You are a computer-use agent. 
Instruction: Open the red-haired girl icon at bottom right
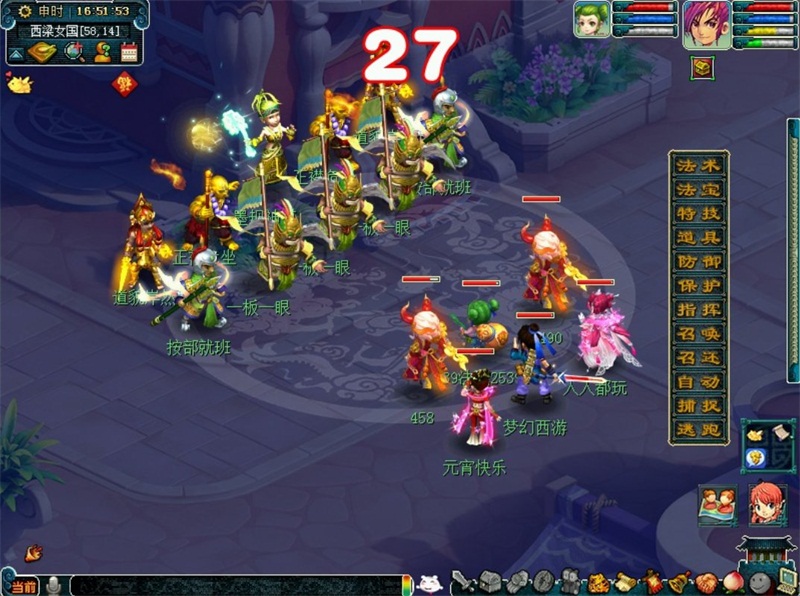tap(767, 504)
